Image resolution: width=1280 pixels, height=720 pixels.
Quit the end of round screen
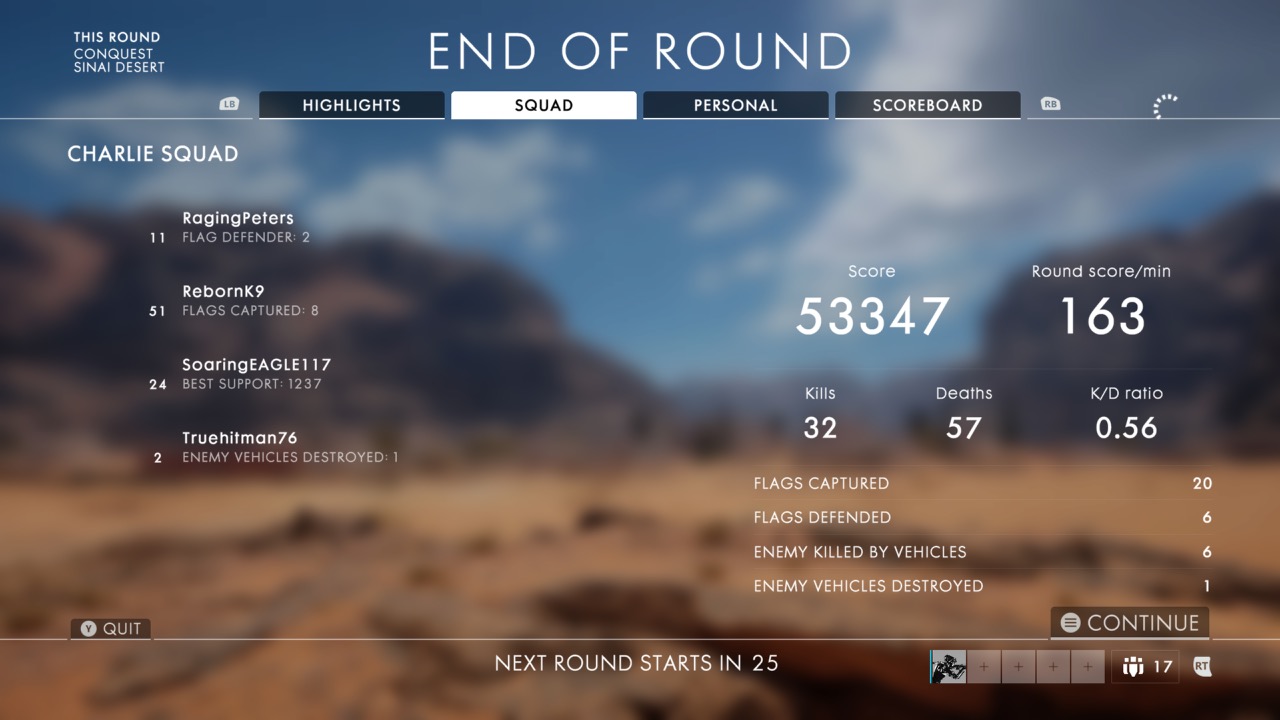(x=111, y=629)
